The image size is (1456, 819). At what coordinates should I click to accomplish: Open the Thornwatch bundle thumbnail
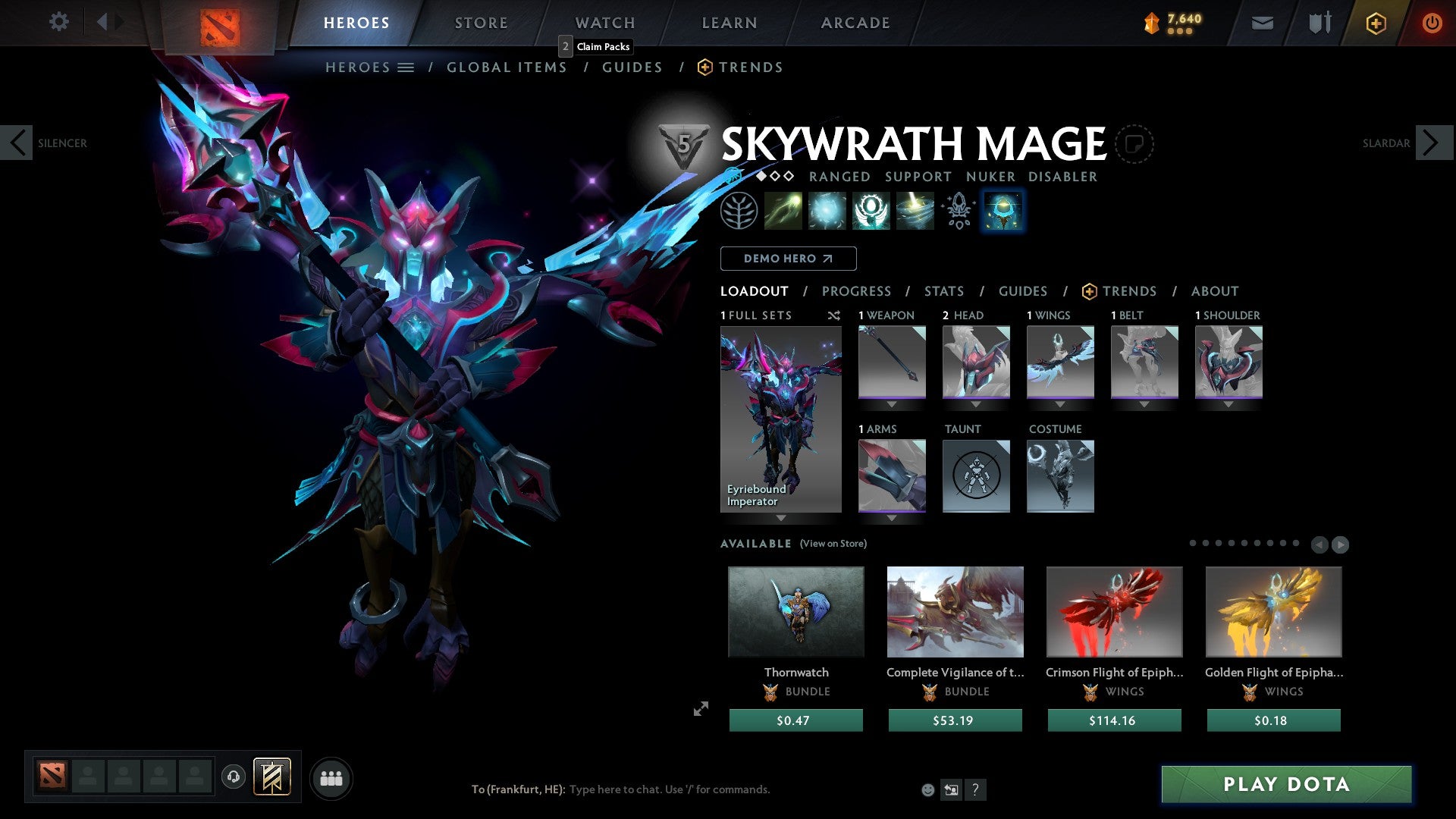795,611
